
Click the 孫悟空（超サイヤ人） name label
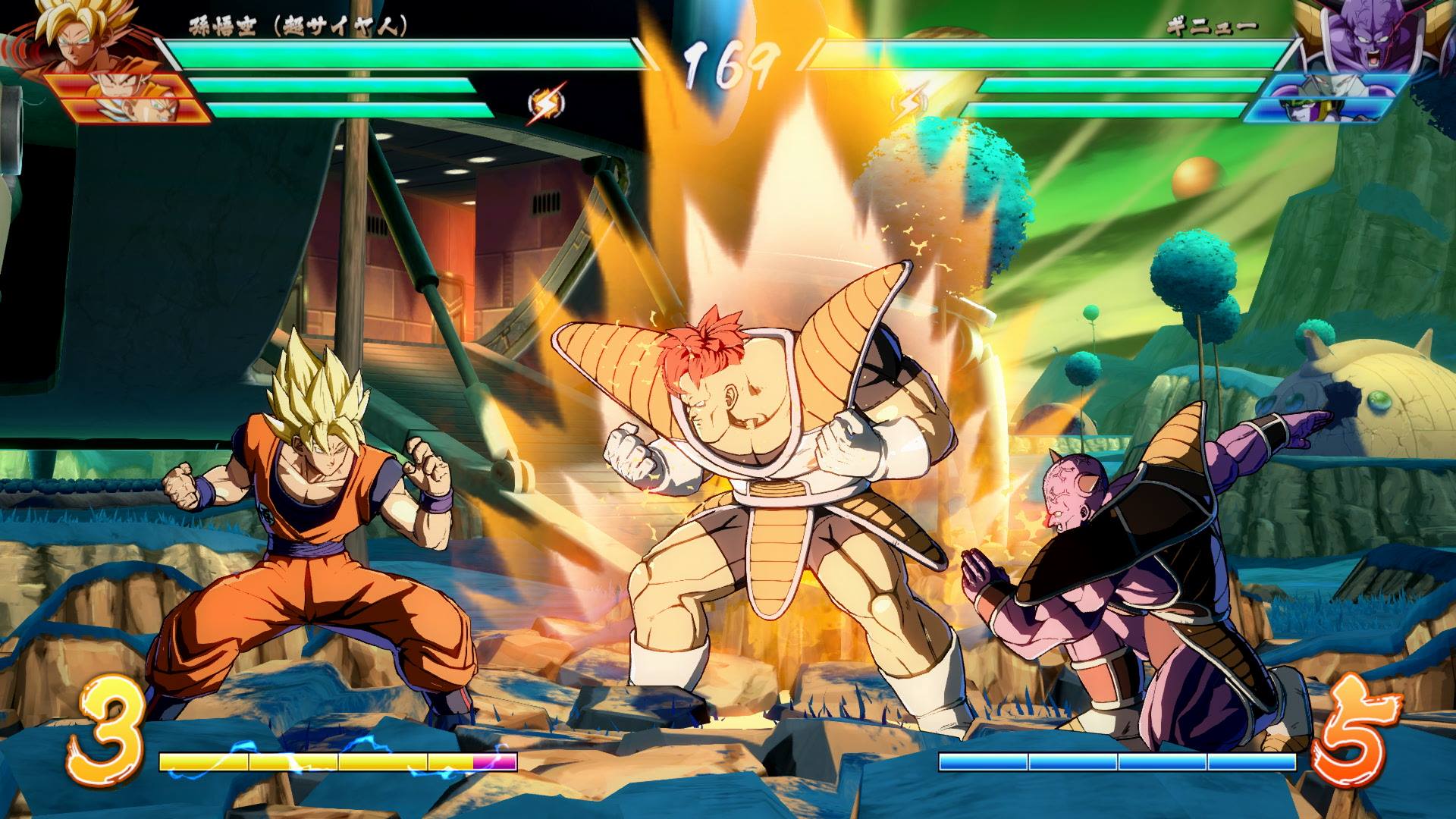pyautogui.click(x=296, y=24)
